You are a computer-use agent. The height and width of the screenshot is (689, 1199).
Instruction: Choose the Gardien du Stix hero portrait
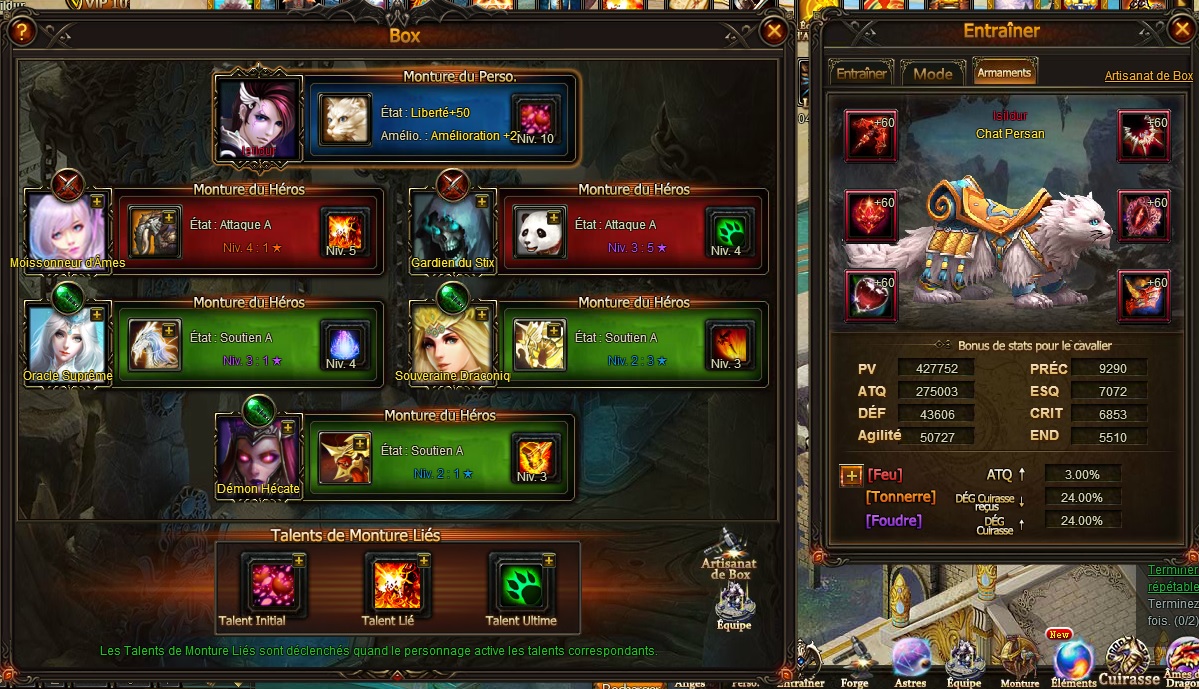point(452,228)
